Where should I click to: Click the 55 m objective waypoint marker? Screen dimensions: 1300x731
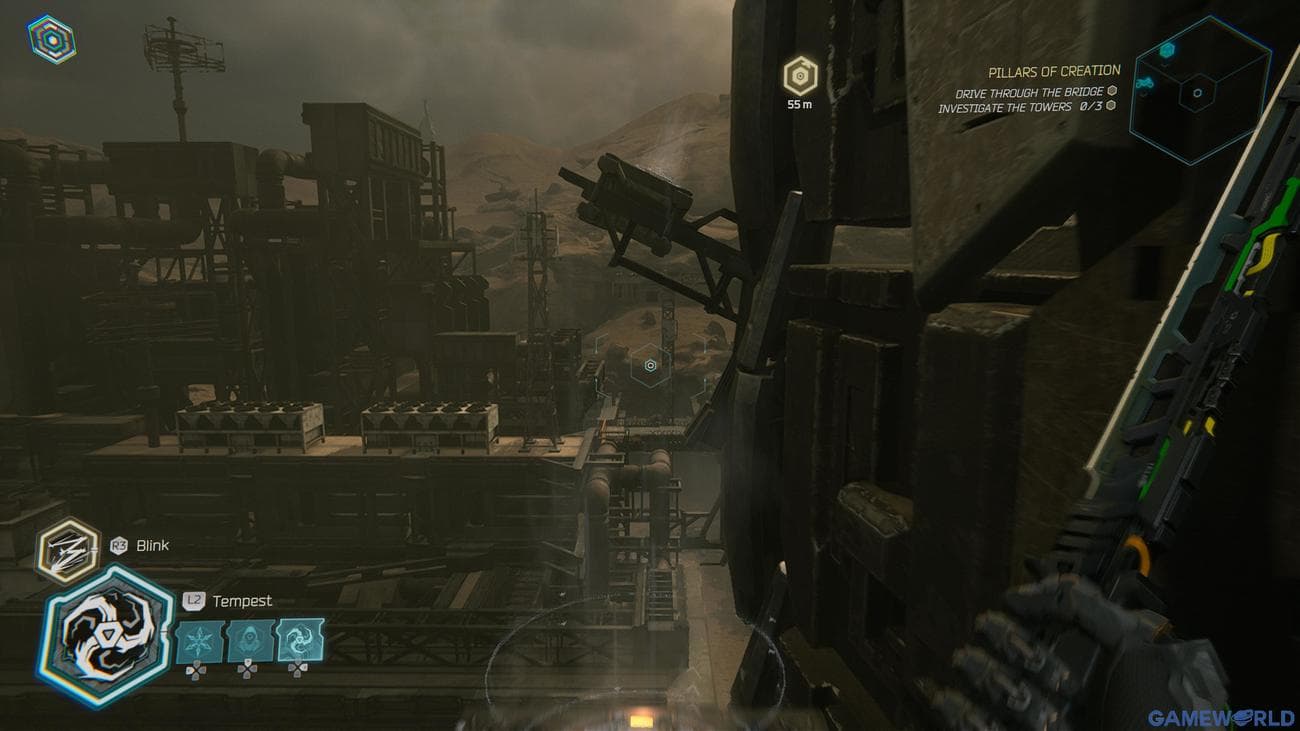[800, 76]
